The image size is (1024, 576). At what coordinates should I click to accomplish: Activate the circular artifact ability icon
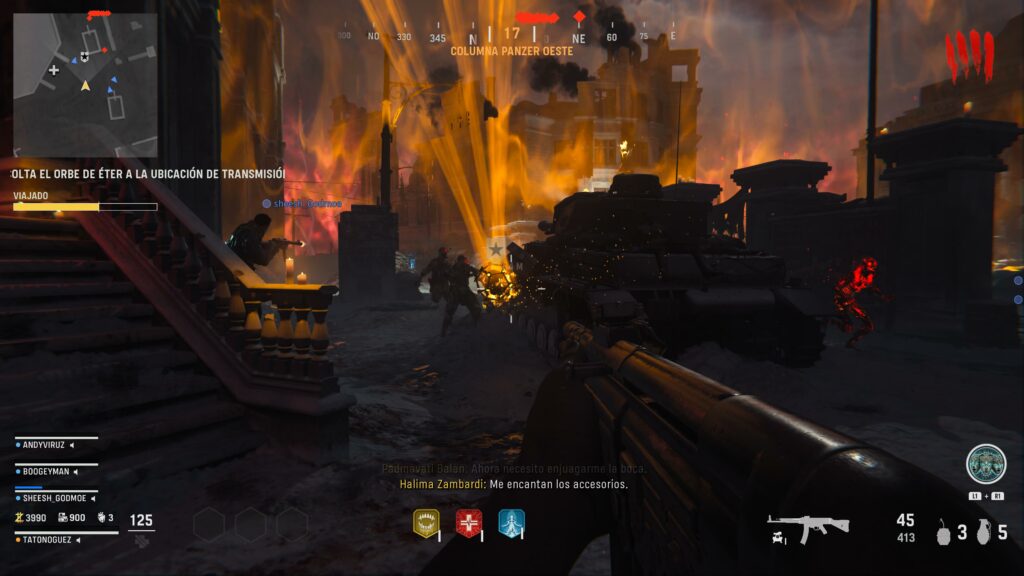pos(986,464)
